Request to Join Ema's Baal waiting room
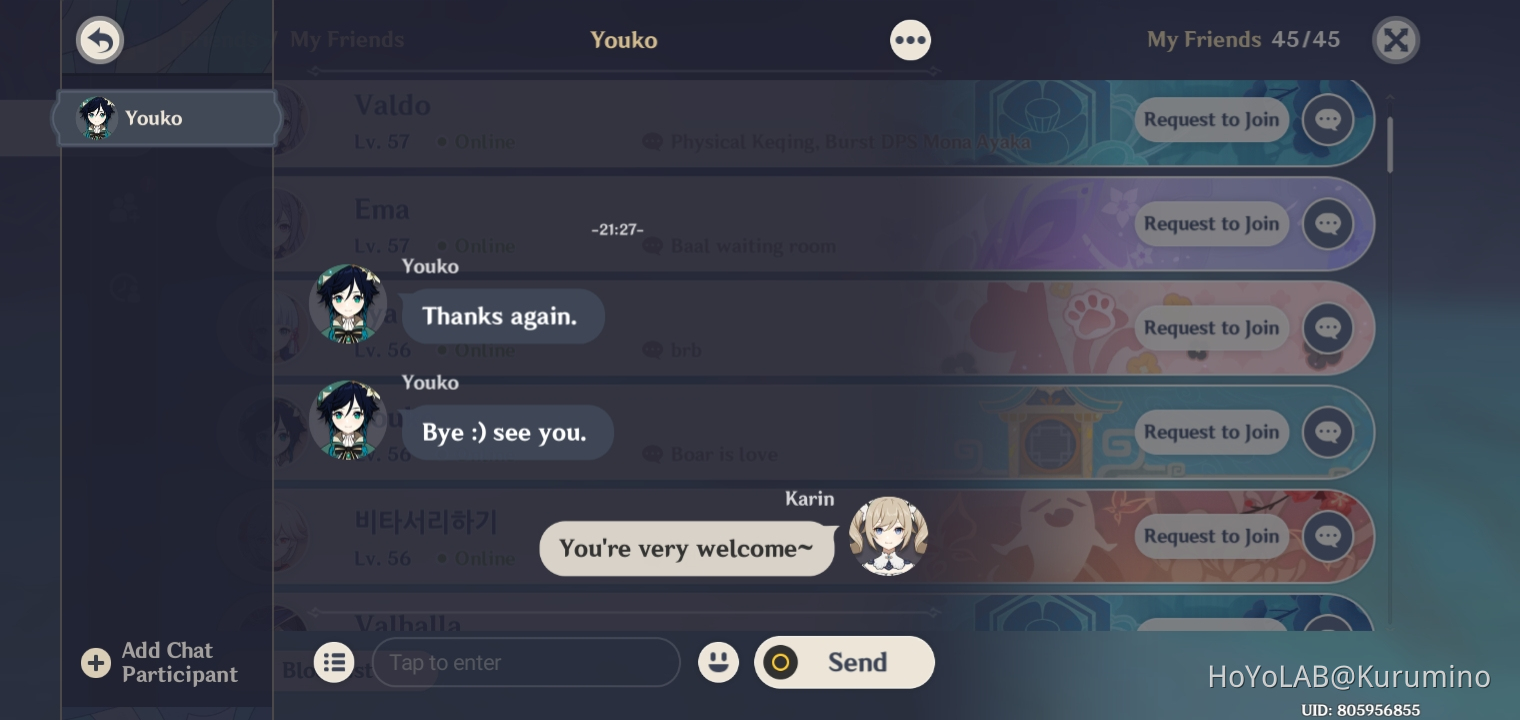Screen dimensions: 1520x720 [1211, 224]
